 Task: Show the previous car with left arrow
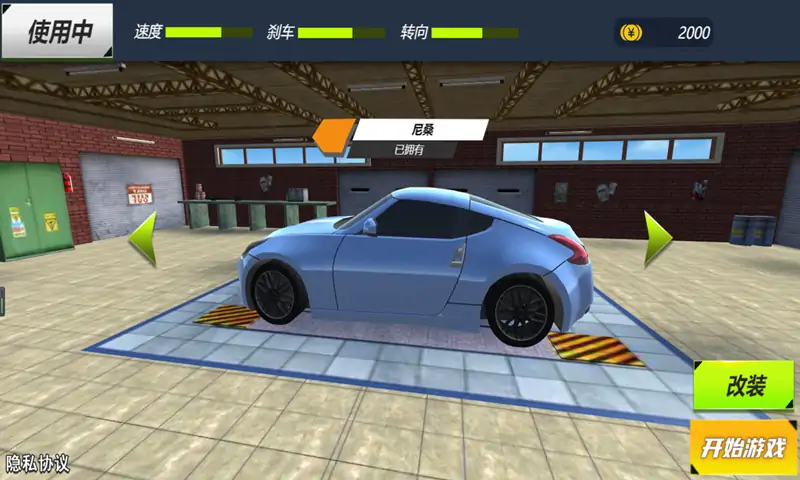pyautogui.click(x=144, y=238)
